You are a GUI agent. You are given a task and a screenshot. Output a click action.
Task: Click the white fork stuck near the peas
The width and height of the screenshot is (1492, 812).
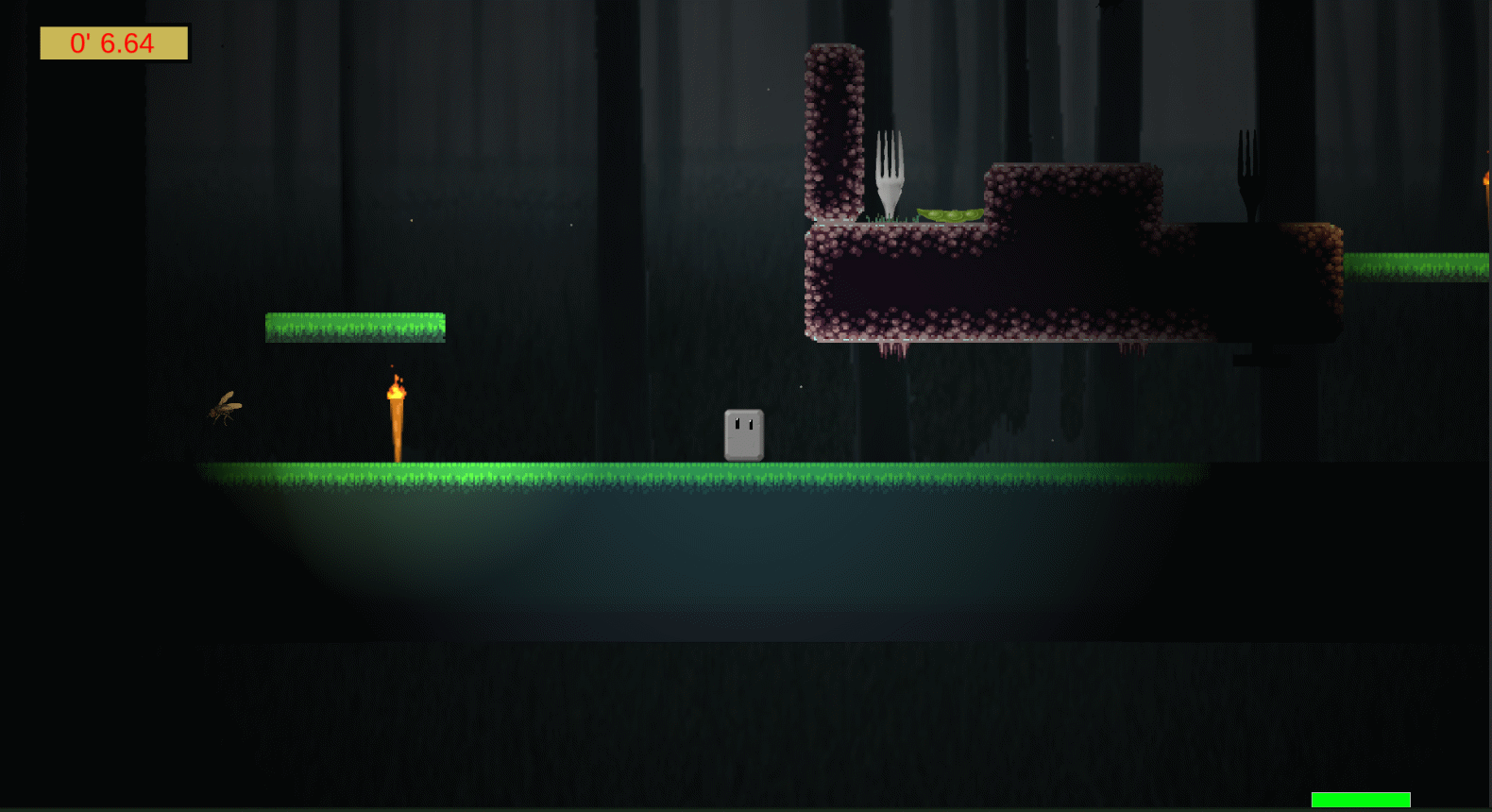coord(888,170)
